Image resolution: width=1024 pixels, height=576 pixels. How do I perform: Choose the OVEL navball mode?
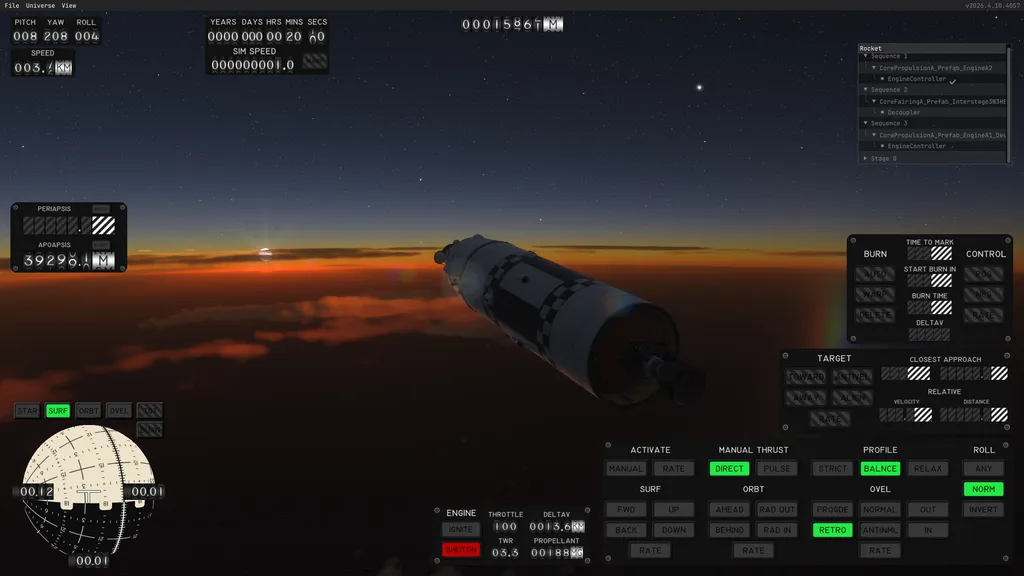(x=119, y=411)
